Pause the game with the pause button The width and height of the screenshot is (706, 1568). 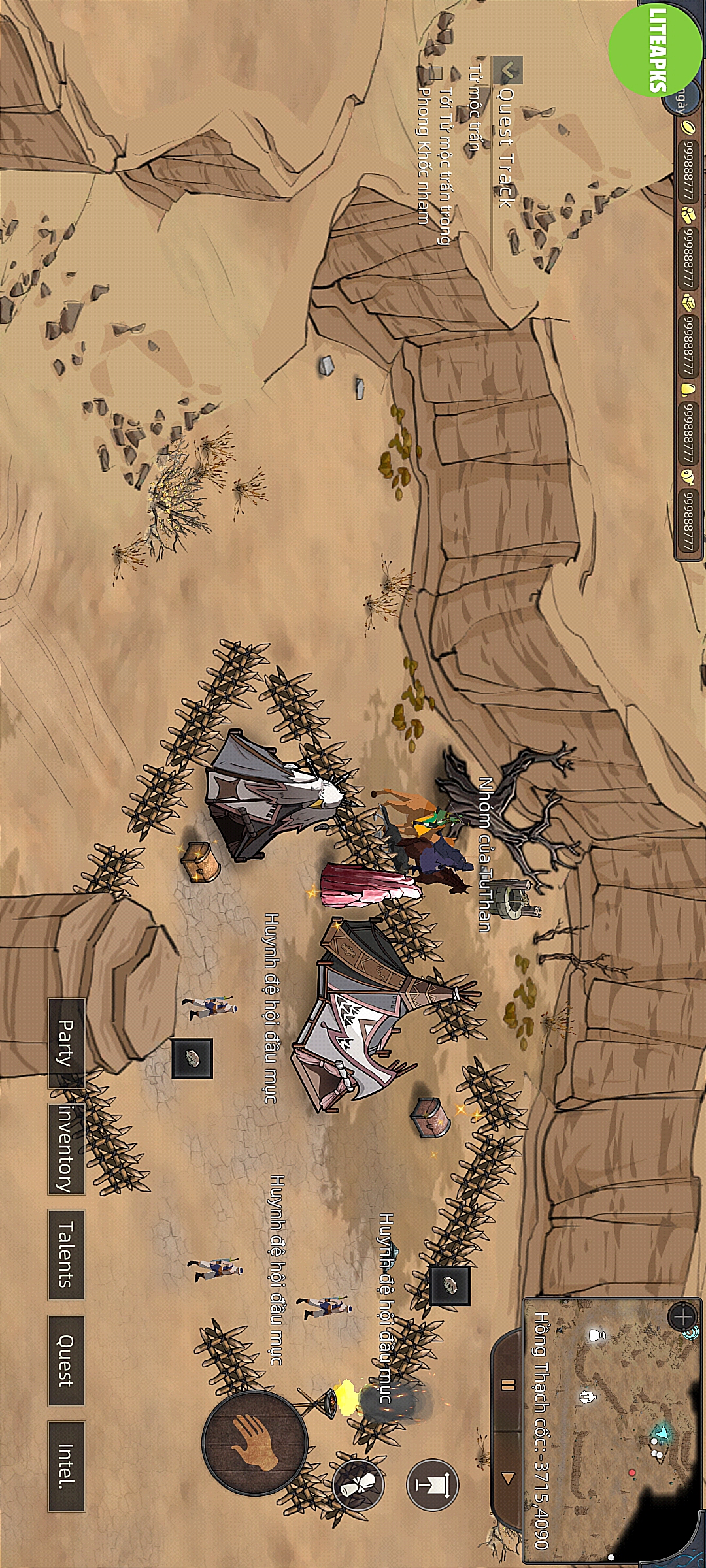coord(508,1384)
